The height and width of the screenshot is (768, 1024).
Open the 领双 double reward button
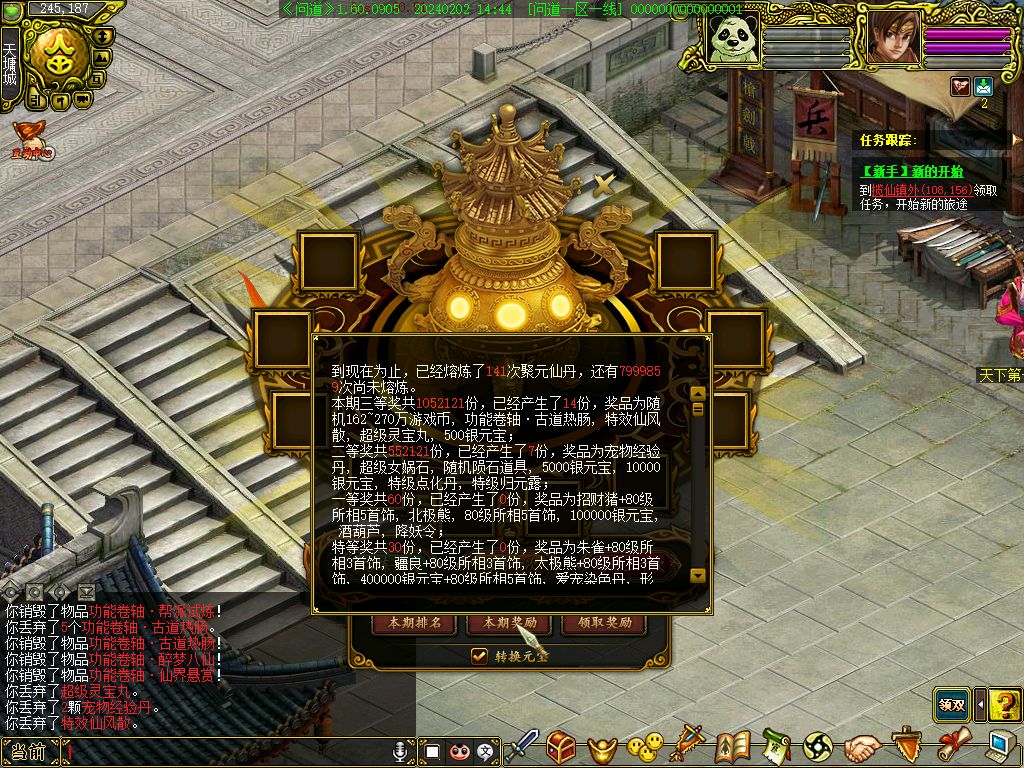[x=953, y=704]
